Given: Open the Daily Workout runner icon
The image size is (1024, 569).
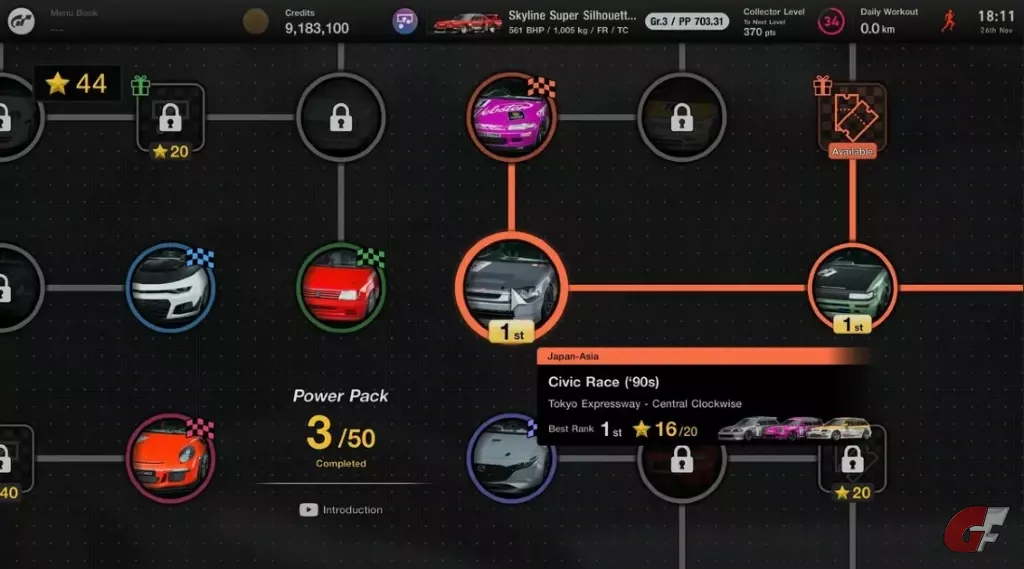Looking at the screenshot, I should click(x=948, y=21).
